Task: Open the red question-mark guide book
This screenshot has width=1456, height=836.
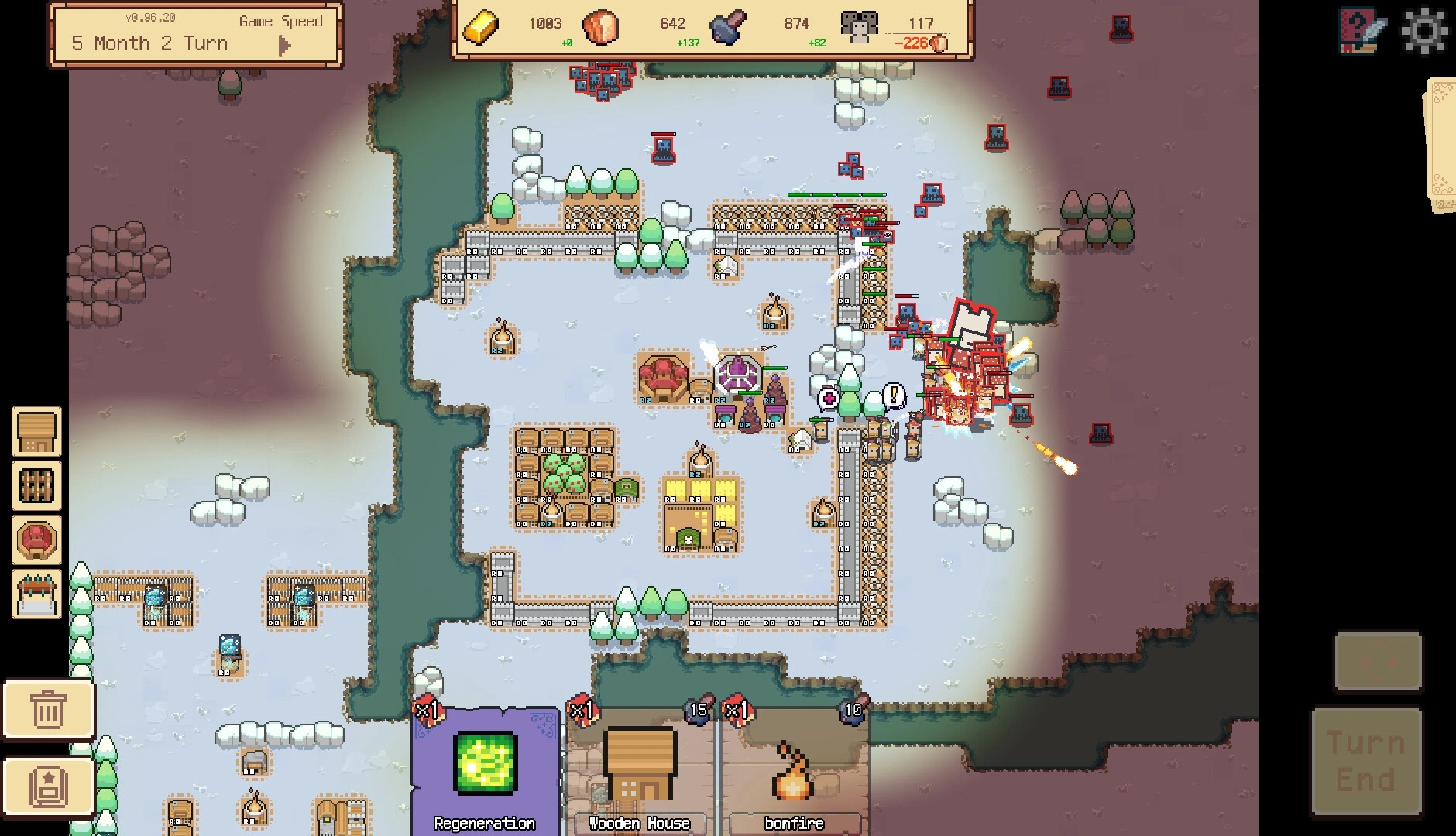Action: (1362, 31)
